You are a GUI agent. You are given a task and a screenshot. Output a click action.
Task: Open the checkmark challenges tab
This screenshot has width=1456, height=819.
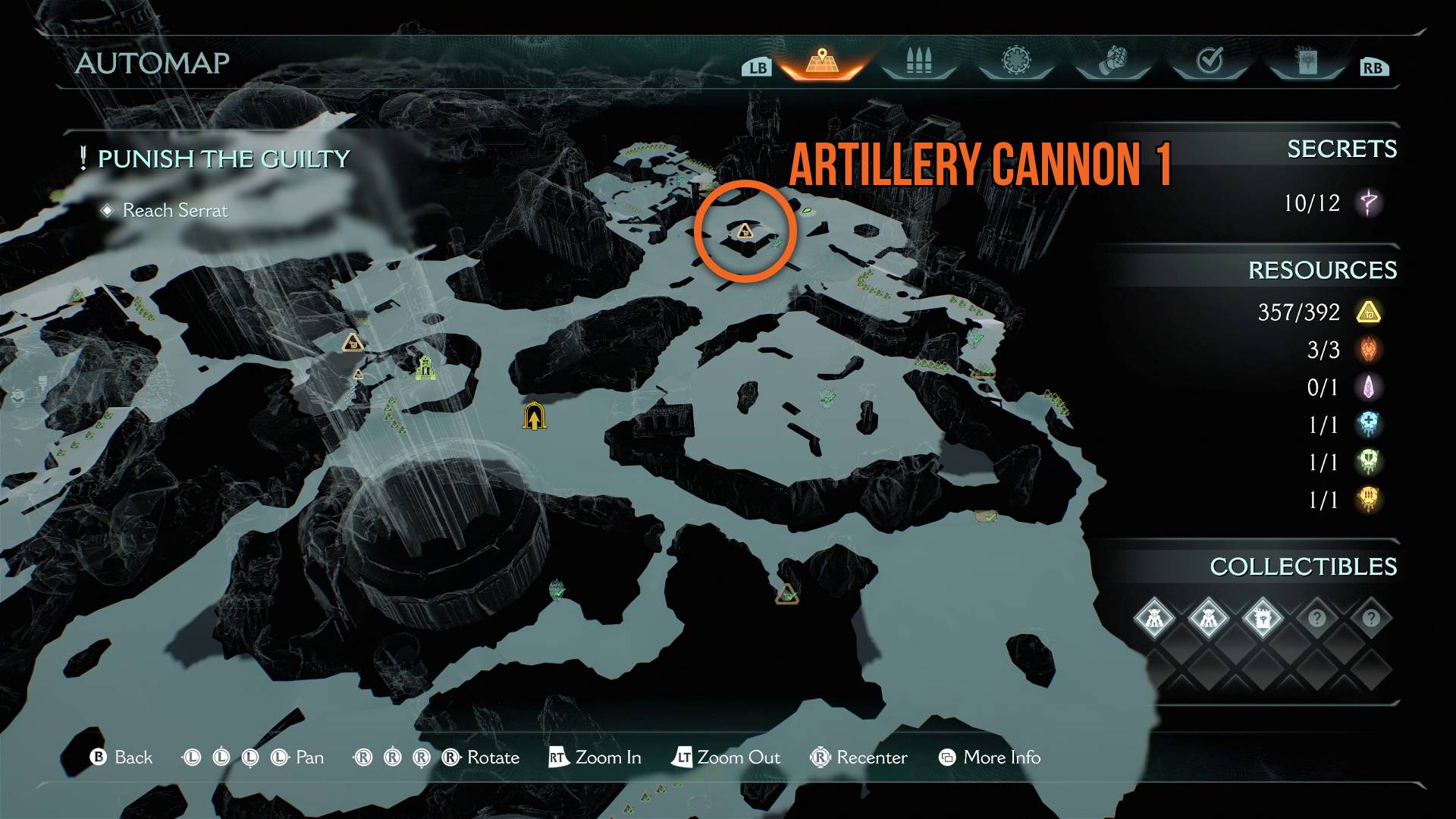click(x=1210, y=61)
